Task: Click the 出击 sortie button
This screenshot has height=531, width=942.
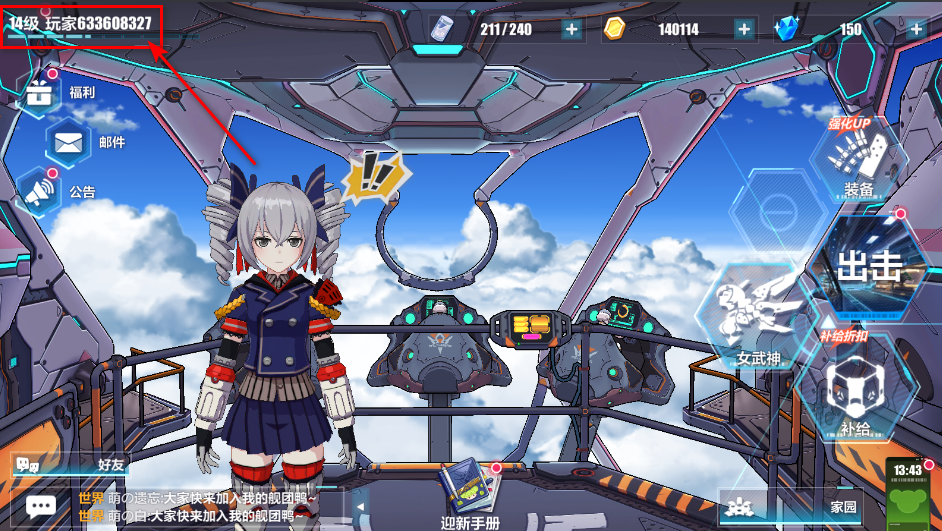Action: 867,267
